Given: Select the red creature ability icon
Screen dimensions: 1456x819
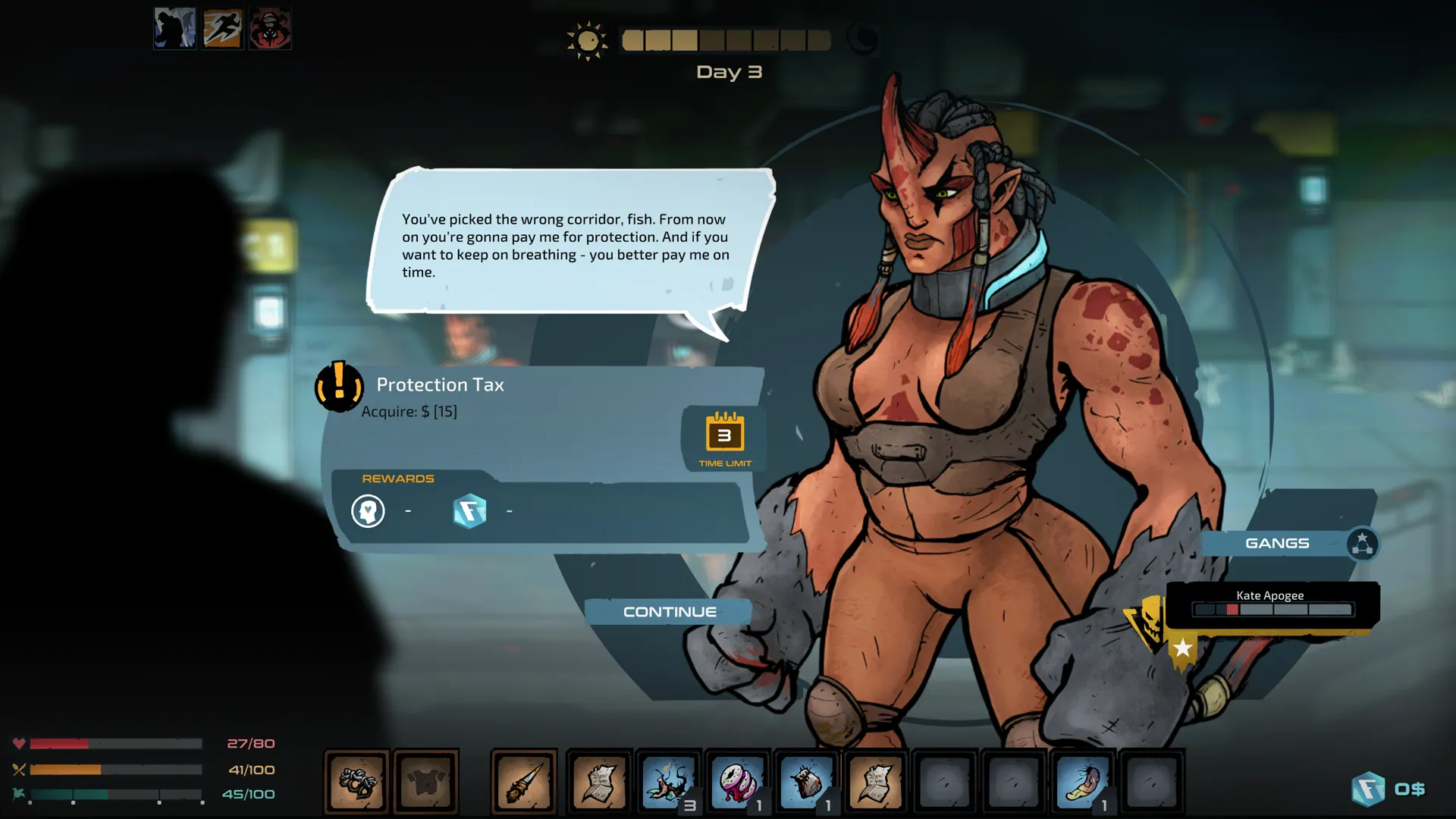Looking at the screenshot, I should click(270, 28).
